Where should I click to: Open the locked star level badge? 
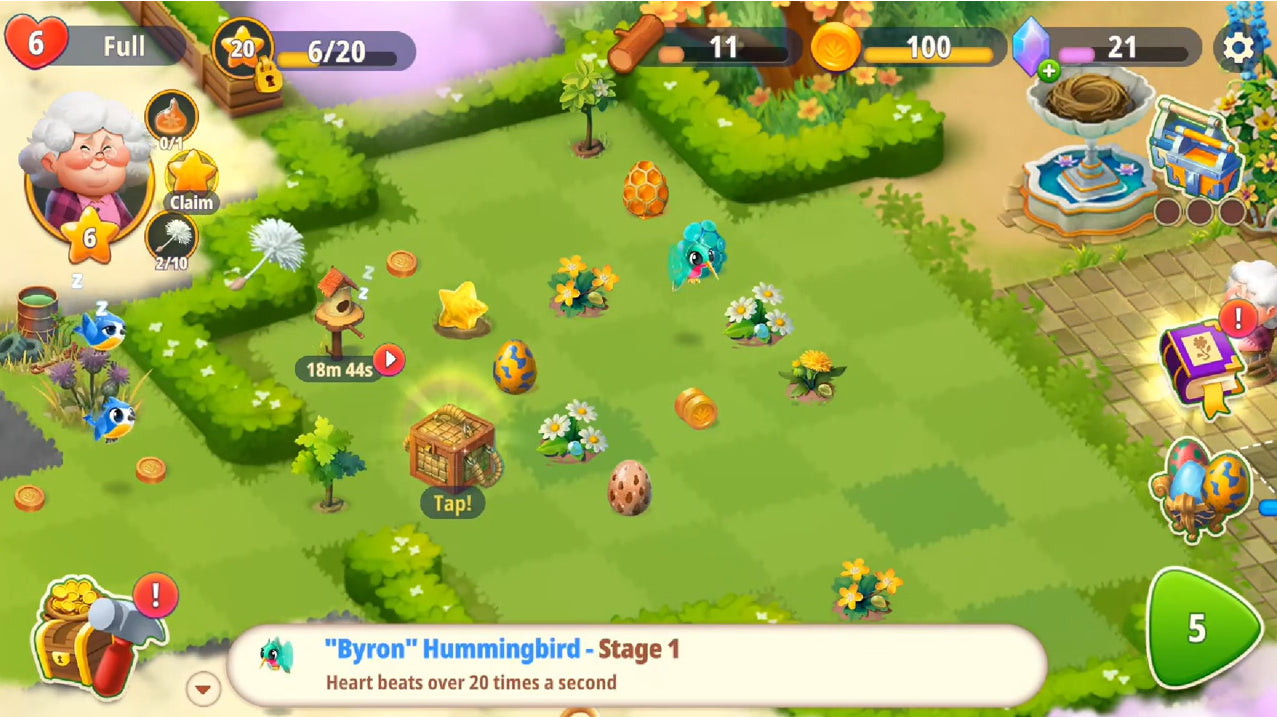click(243, 50)
